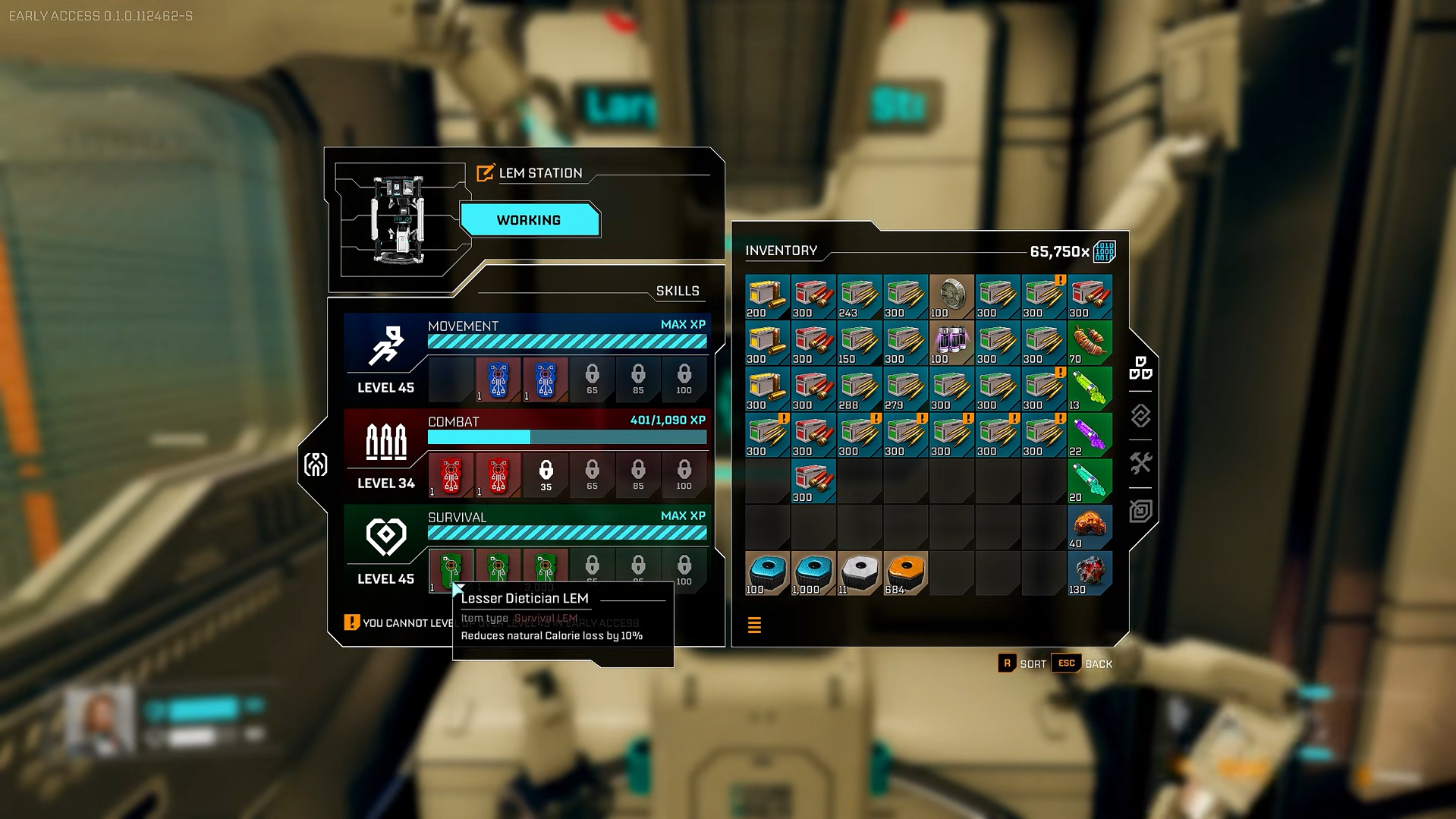Click the WORKING status button
The image size is (1456, 819).
(529, 220)
